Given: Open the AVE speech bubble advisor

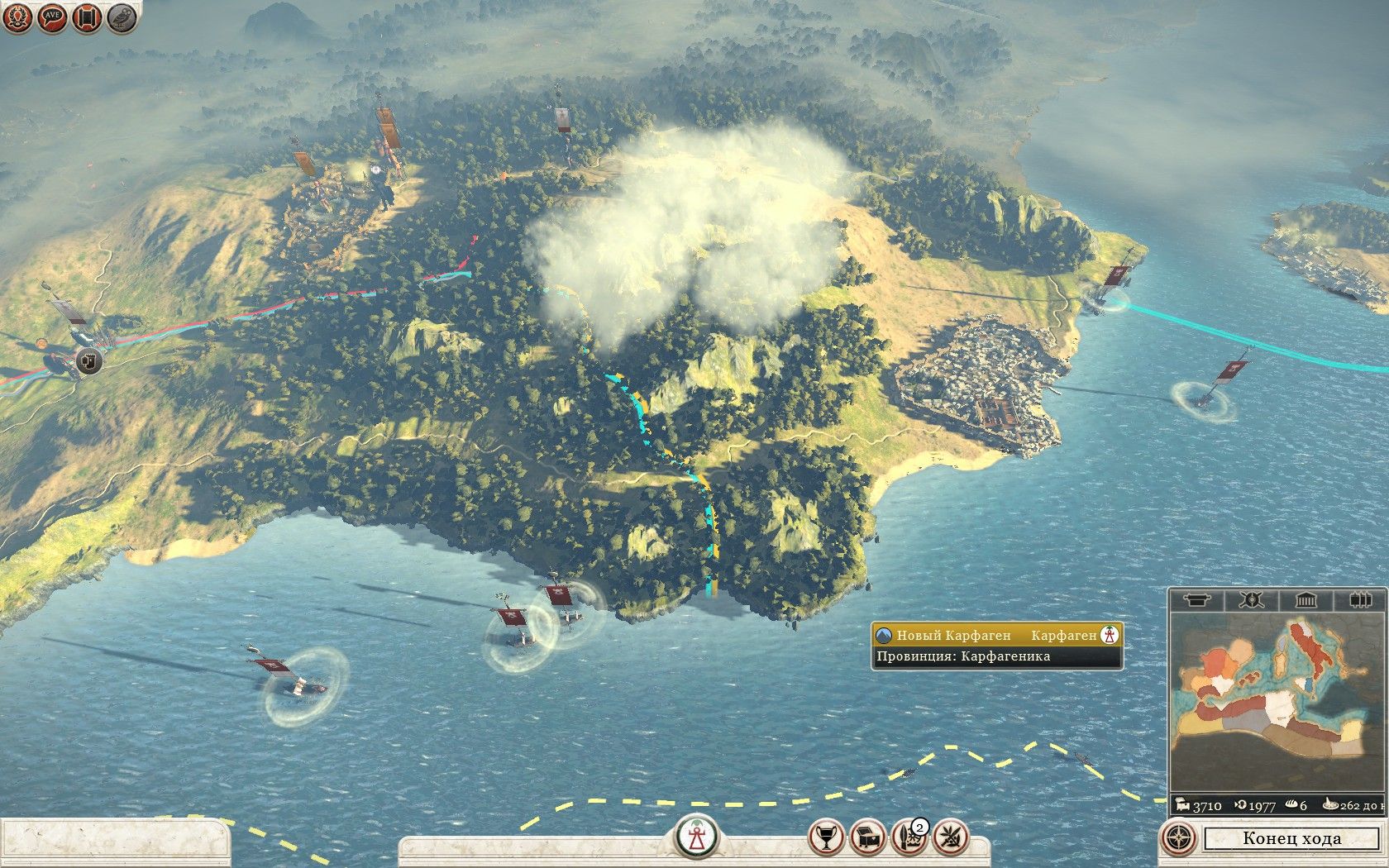Looking at the screenshot, I should tap(53, 17).
